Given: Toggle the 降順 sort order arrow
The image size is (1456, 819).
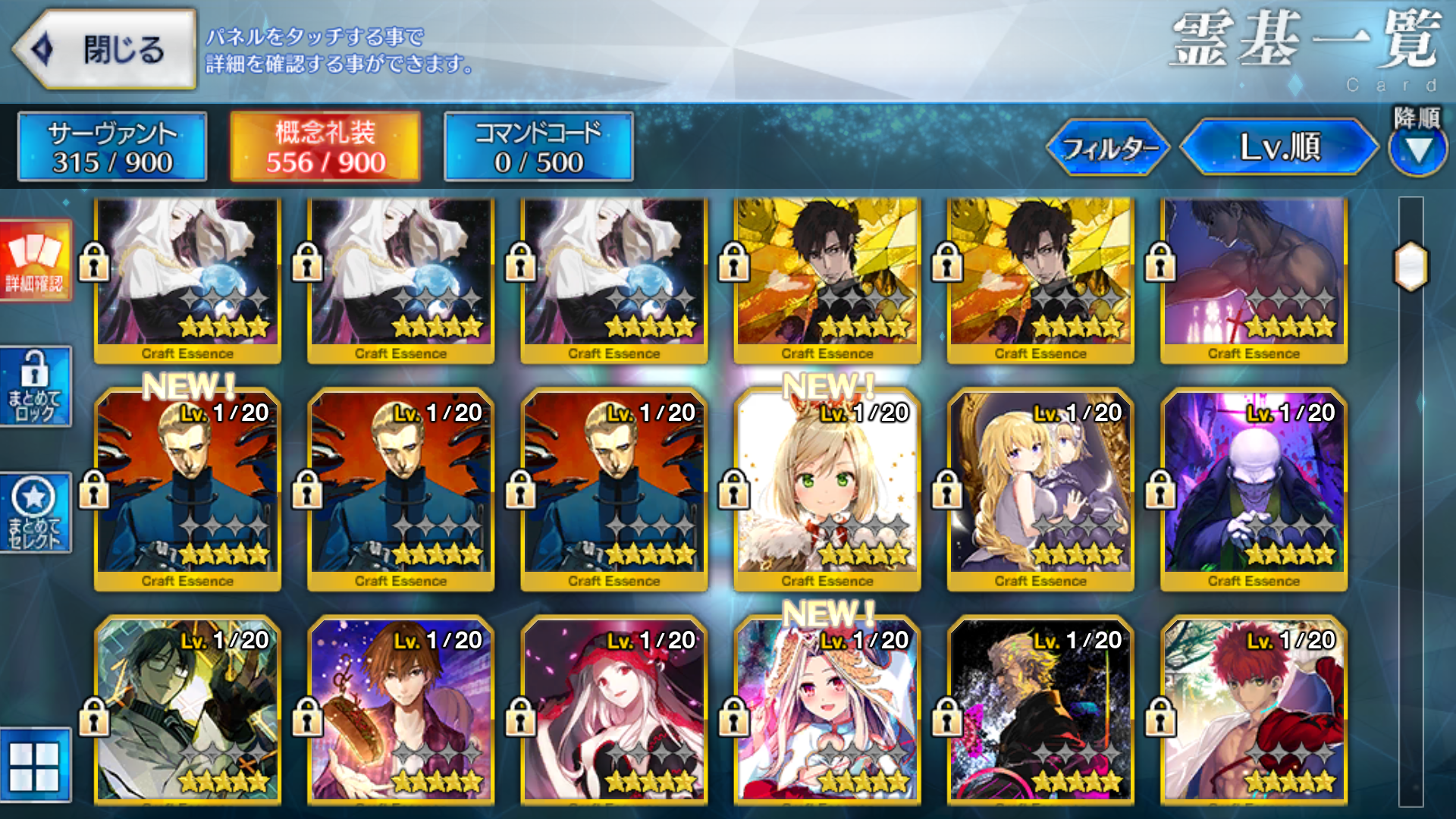Looking at the screenshot, I should click(1417, 149).
